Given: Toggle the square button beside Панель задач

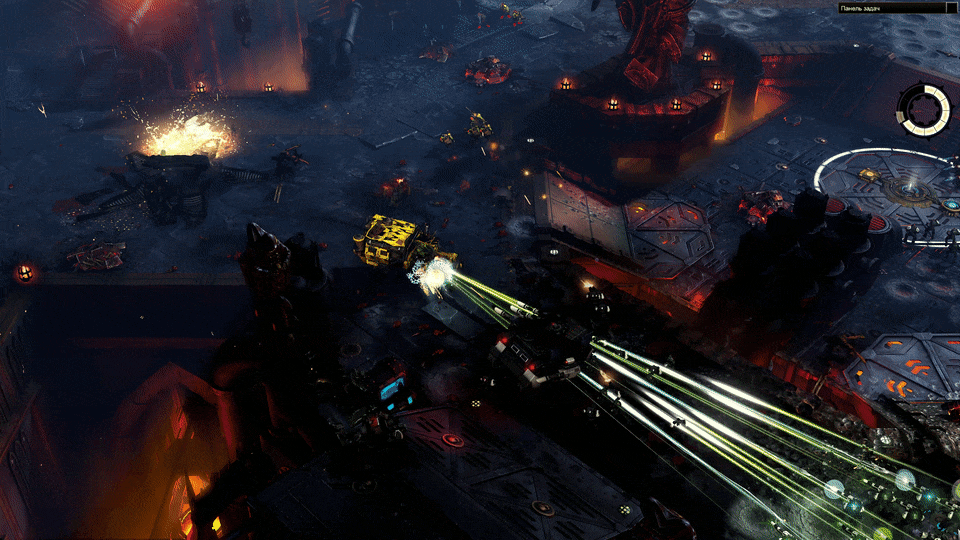Looking at the screenshot, I should pos(951,9).
